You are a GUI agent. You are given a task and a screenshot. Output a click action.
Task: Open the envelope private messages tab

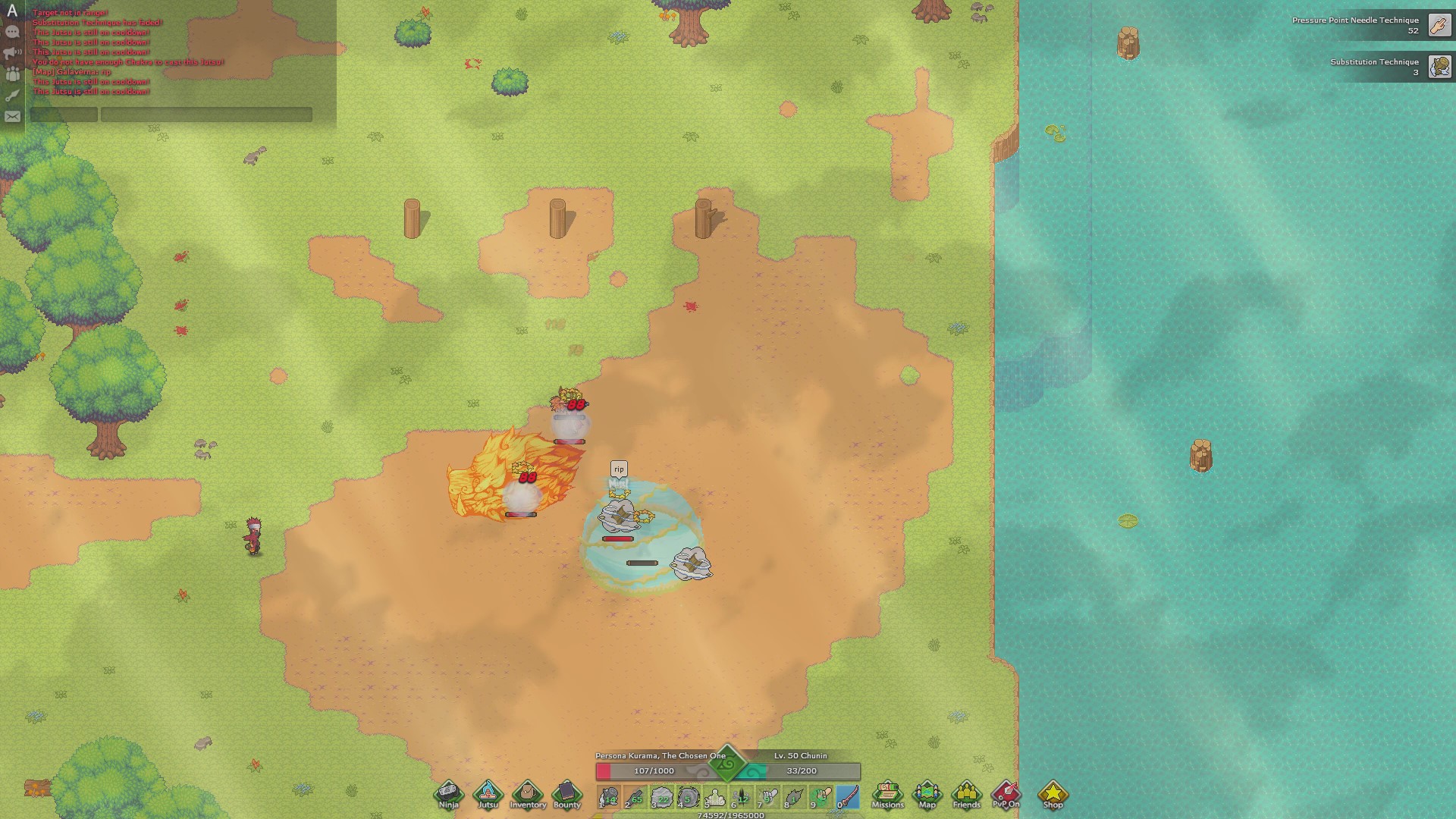pyautogui.click(x=12, y=117)
